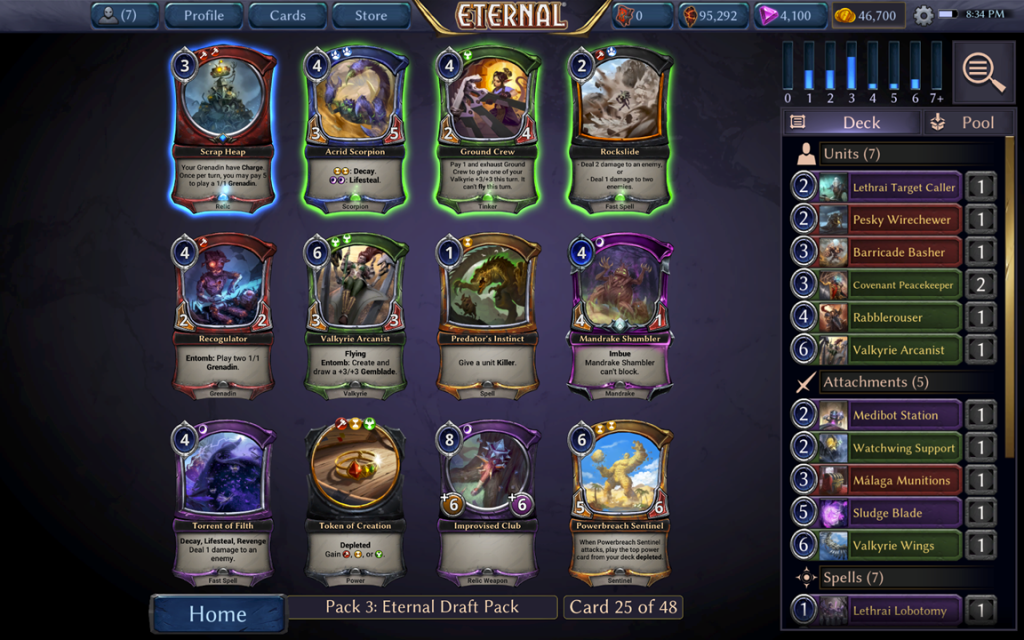Pick the Torrent of Filth card
This screenshot has width=1024, height=640.
[222, 504]
